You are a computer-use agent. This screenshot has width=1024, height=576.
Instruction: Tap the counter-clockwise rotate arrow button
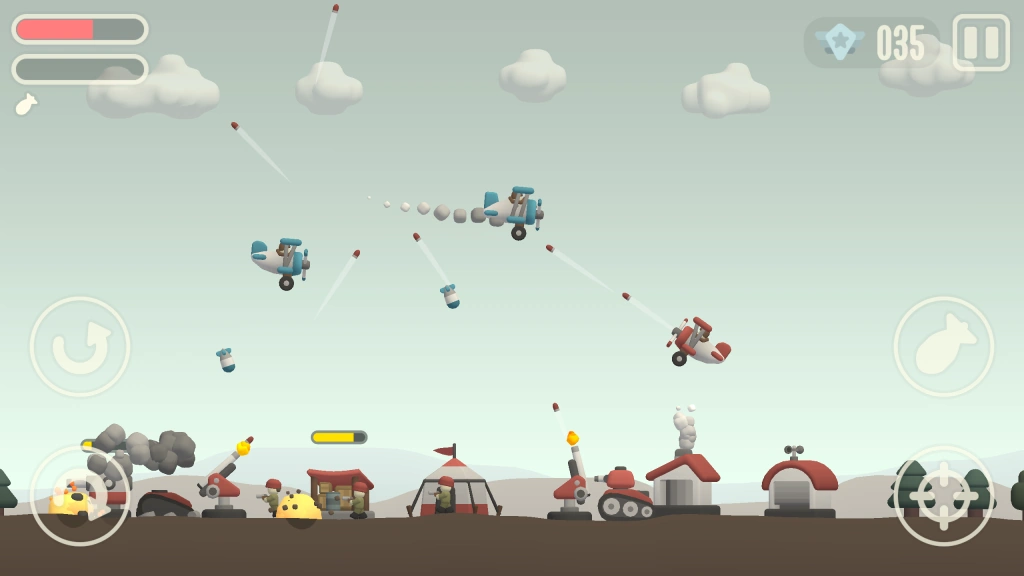coord(80,347)
